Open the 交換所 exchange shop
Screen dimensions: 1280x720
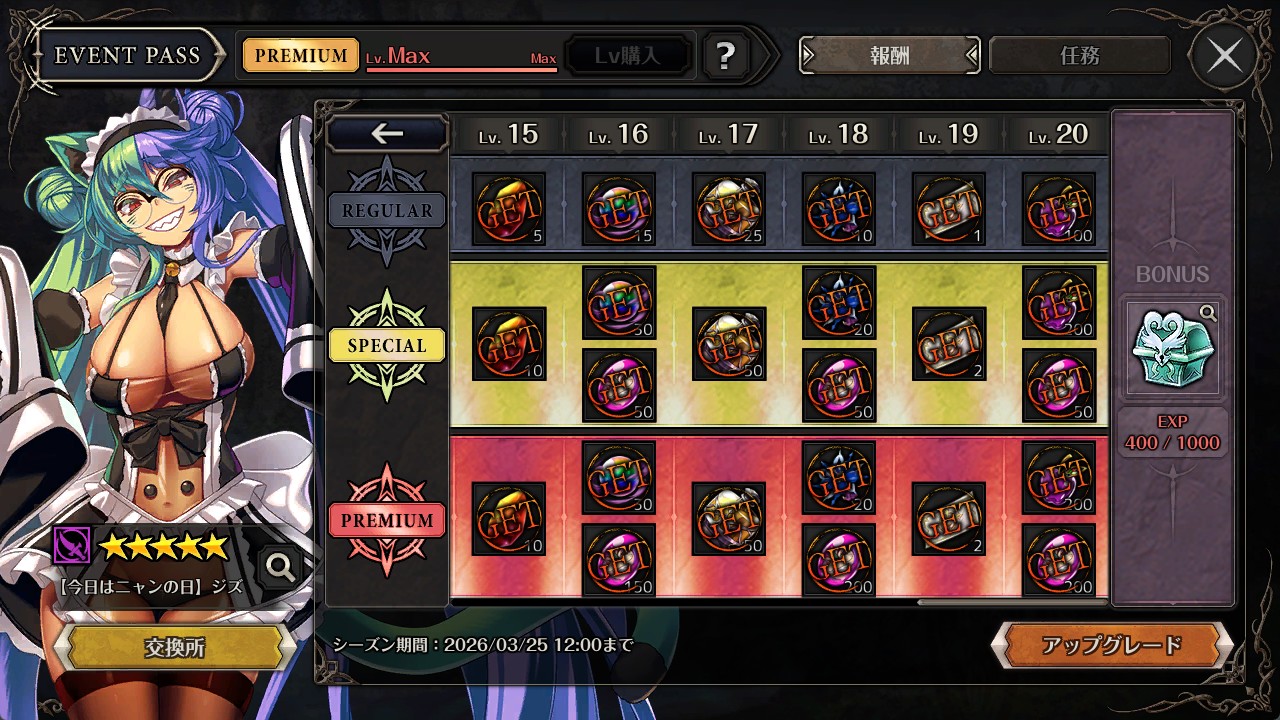[174, 647]
